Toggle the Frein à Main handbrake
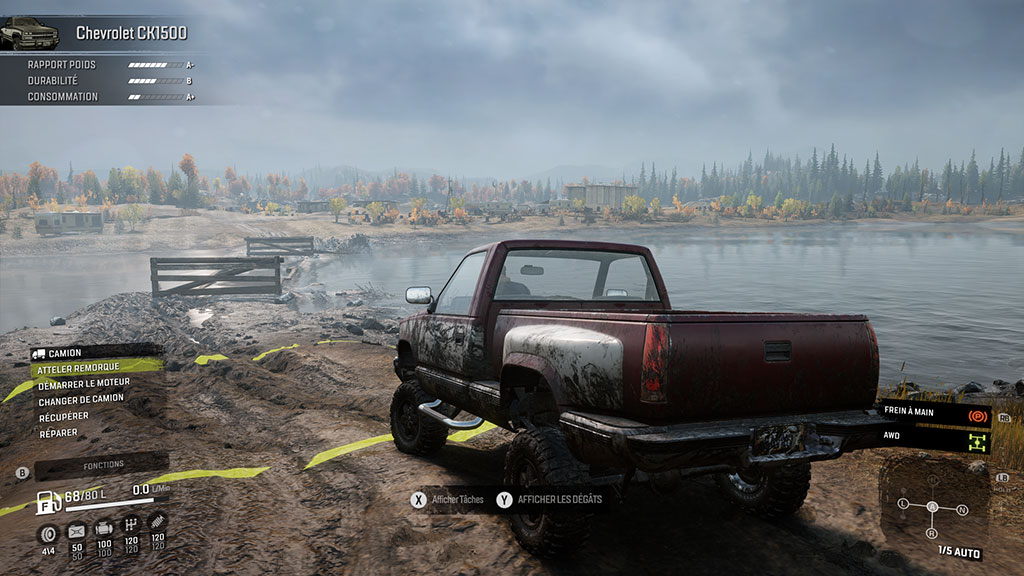 935,412
